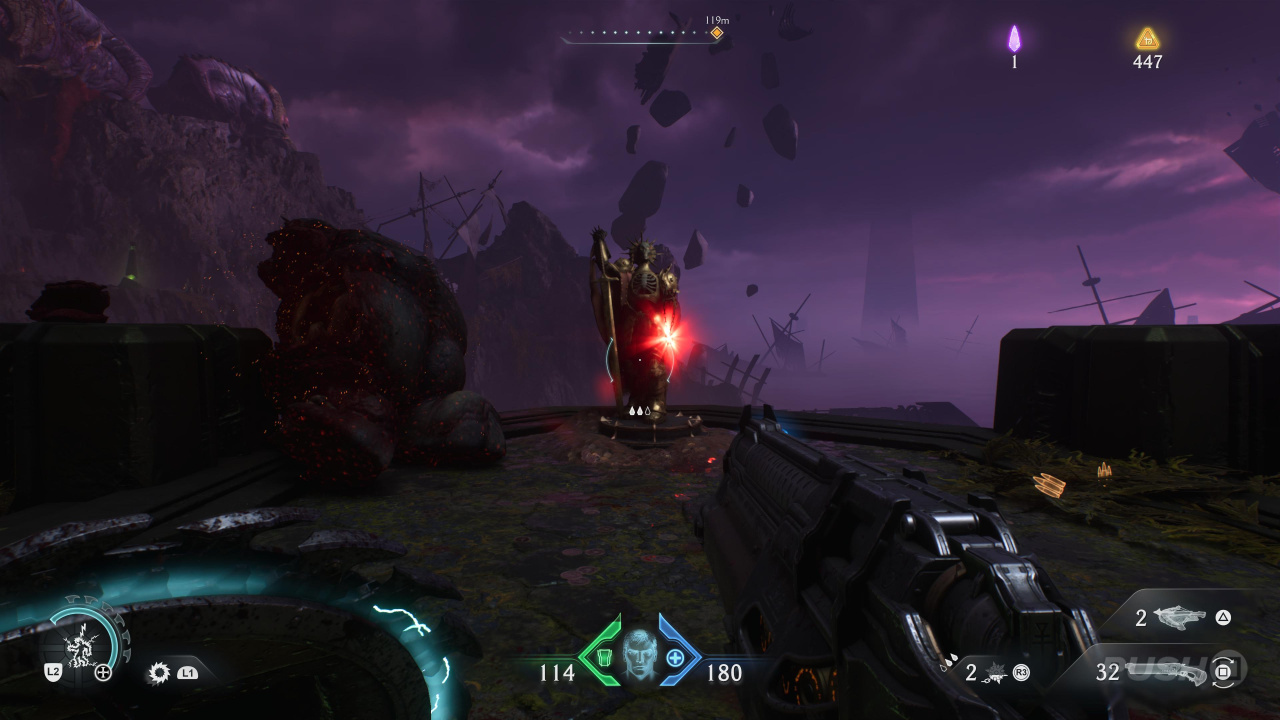
Task: Use the spiked grenade item
Action: [x=995, y=672]
